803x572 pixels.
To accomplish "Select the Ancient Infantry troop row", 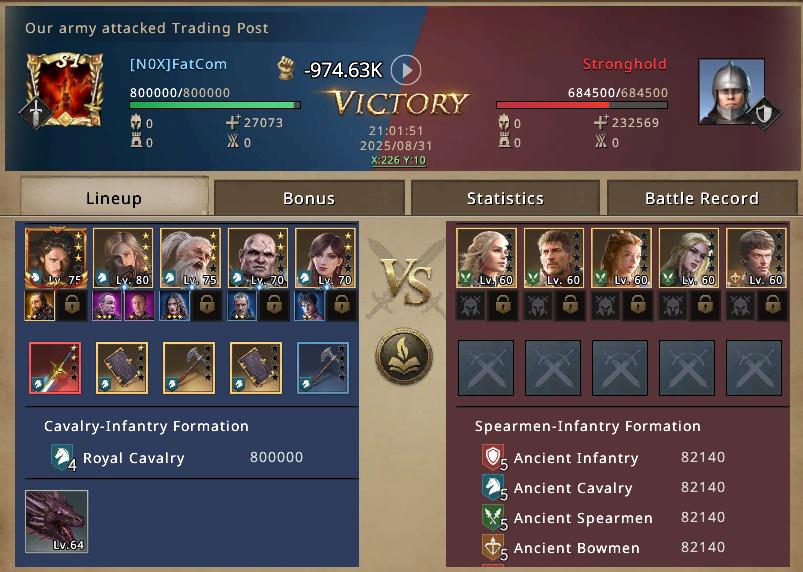I will tap(603, 458).
